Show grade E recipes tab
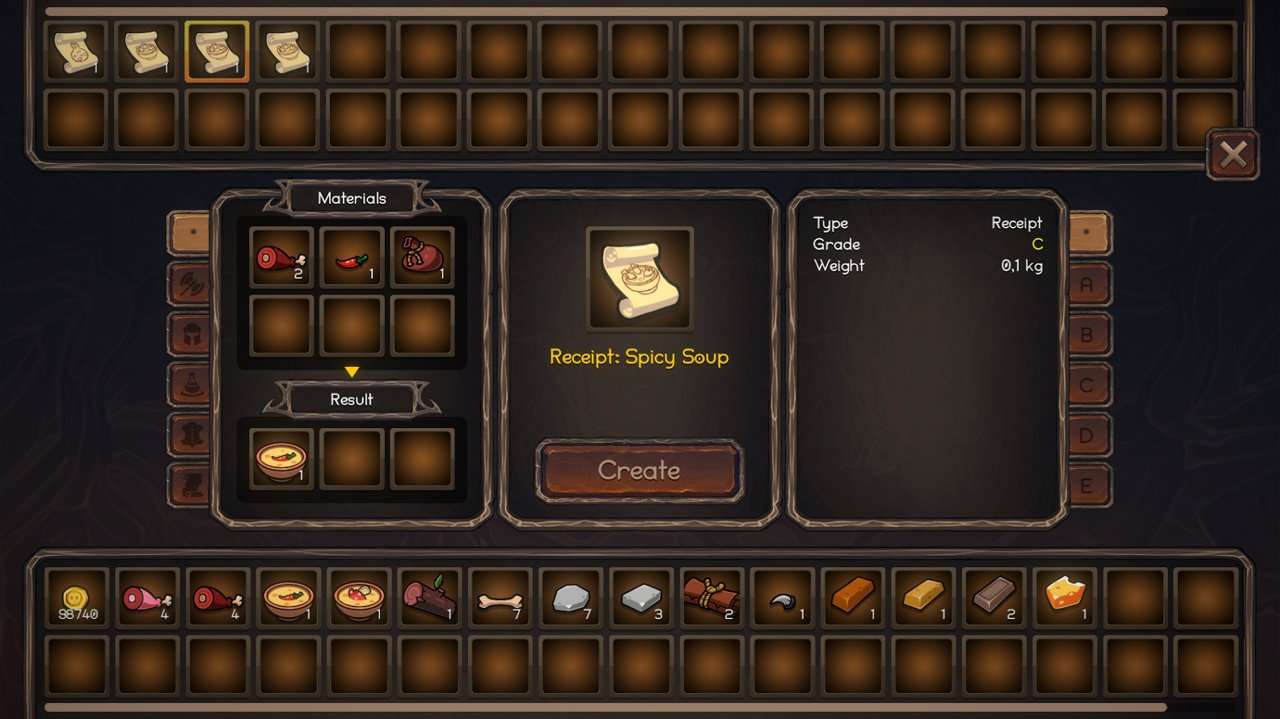The height and width of the screenshot is (719, 1280). click(1088, 486)
